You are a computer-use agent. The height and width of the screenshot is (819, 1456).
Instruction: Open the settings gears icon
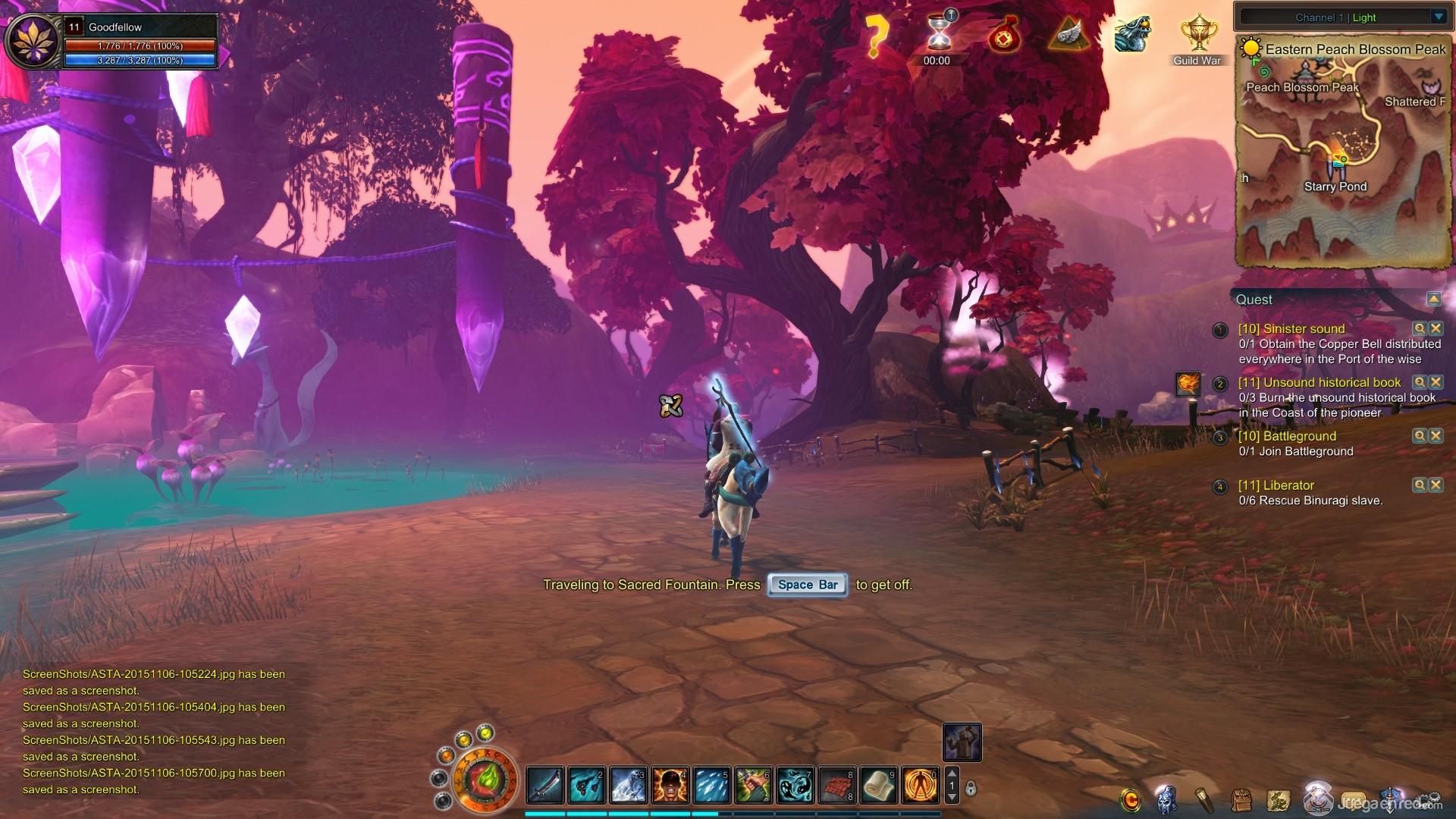click(x=1429, y=800)
